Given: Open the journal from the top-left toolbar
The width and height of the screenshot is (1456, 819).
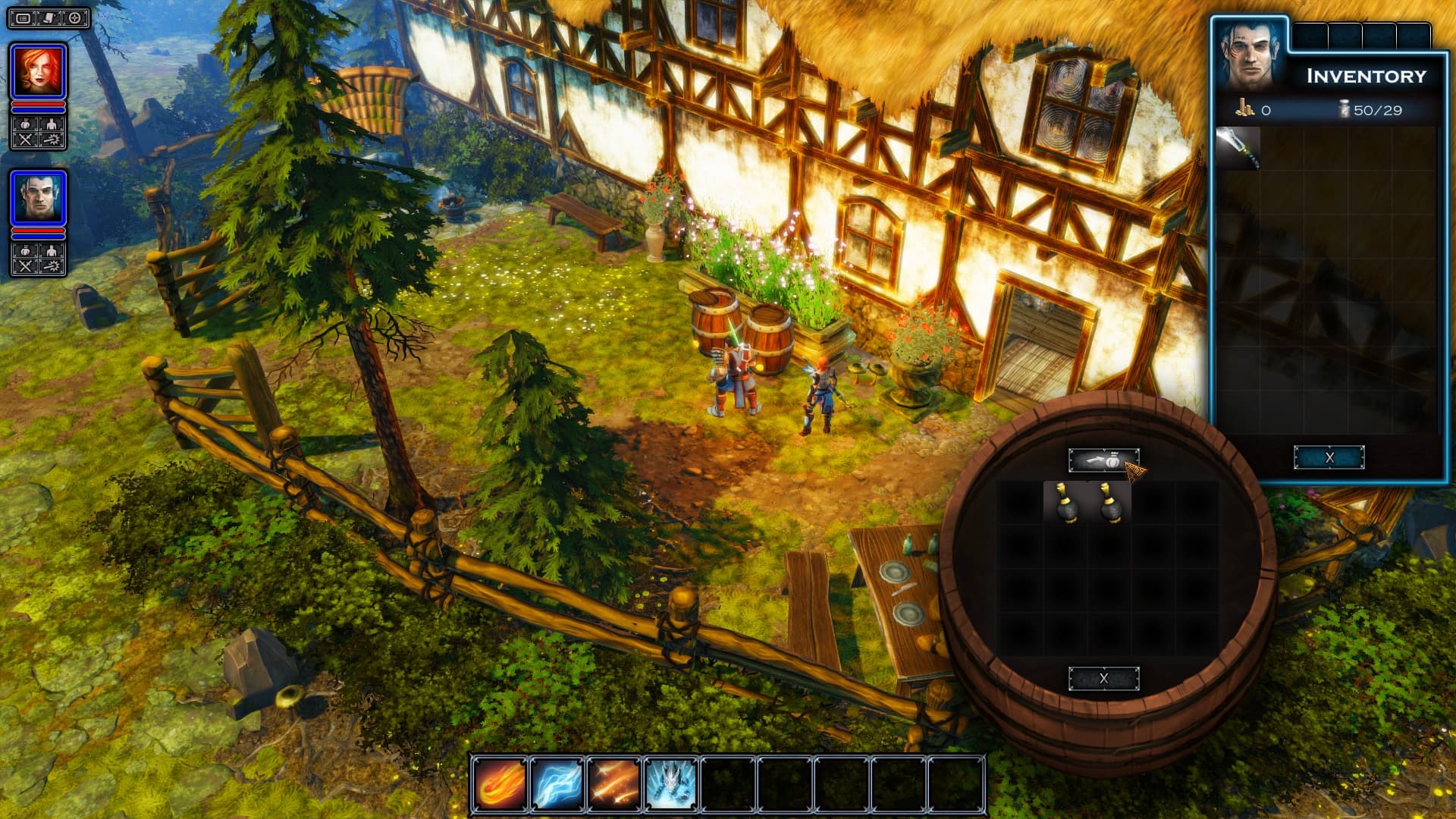Looking at the screenshot, I should tap(24, 20).
